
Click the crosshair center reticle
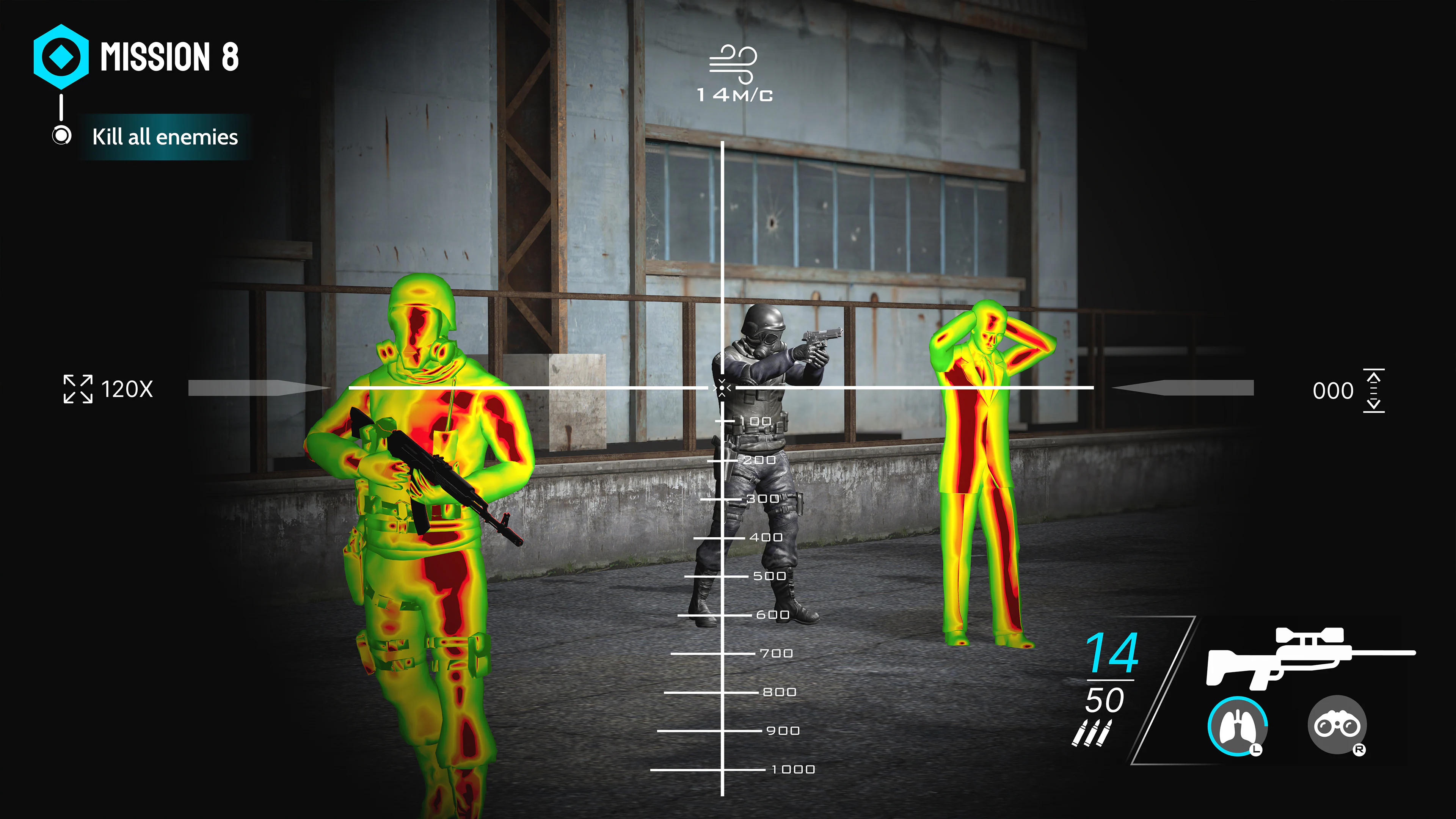point(722,388)
